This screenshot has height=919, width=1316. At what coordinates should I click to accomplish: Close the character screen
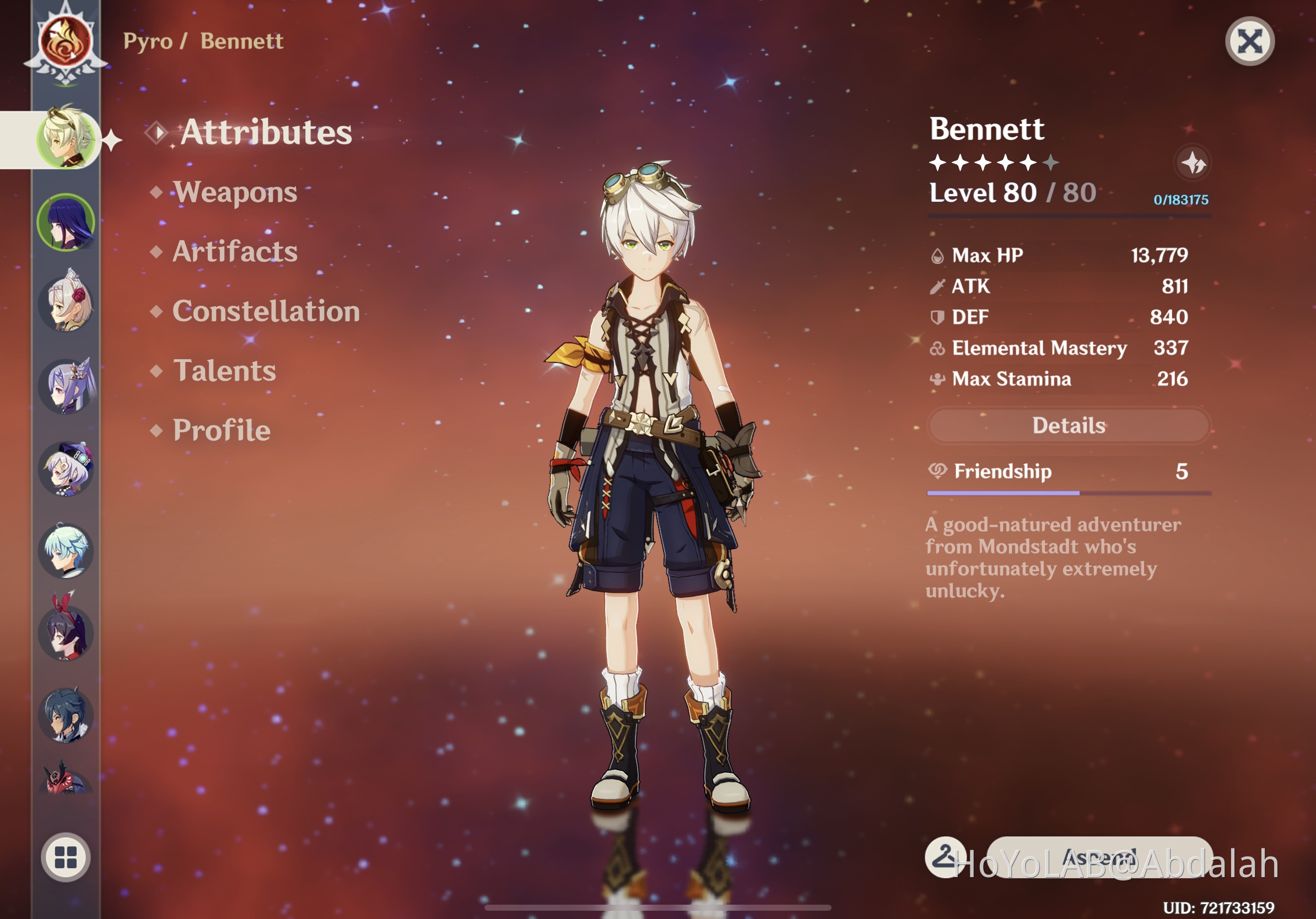[1249, 42]
